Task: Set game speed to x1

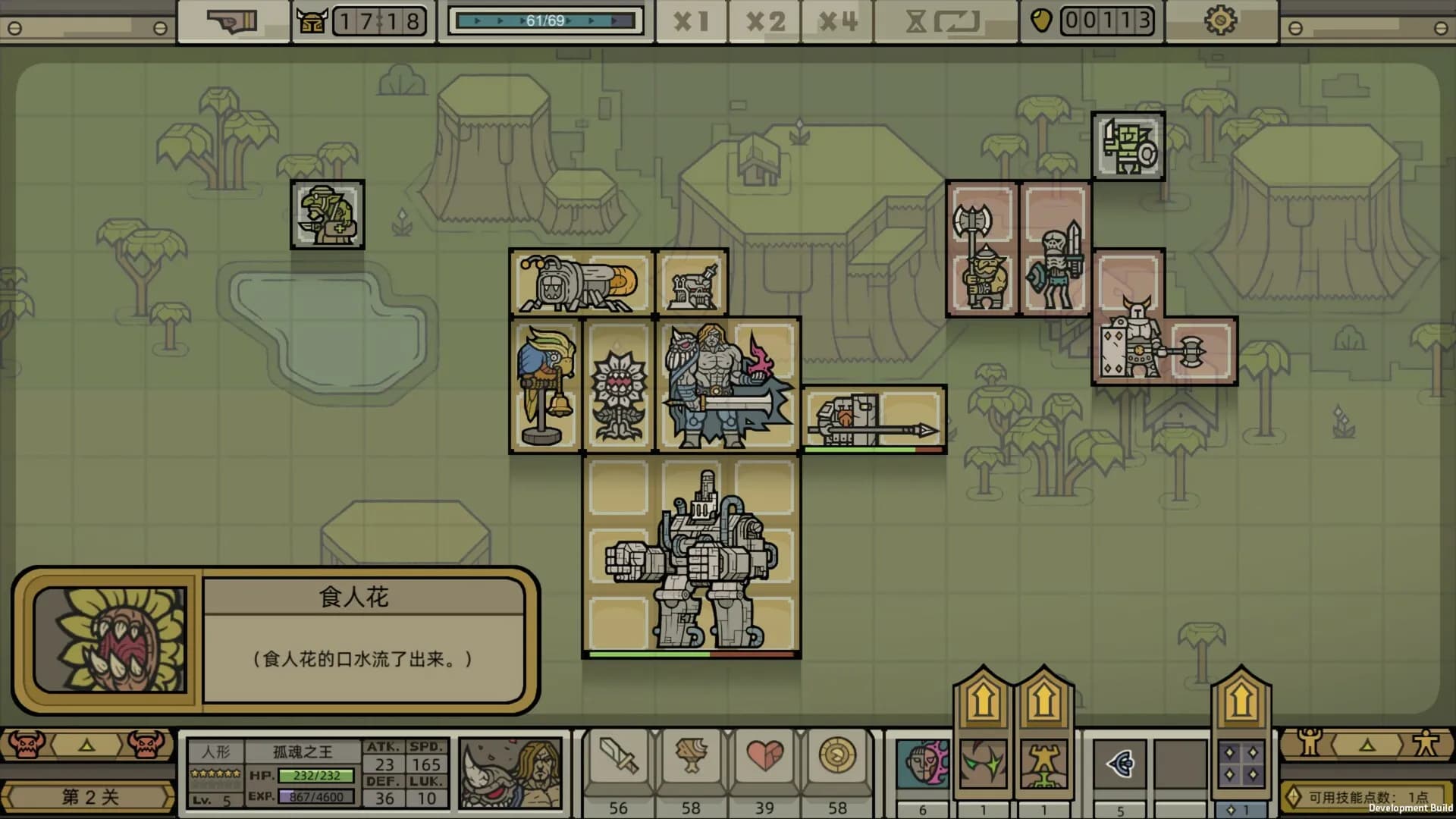Action: [x=690, y=21]
